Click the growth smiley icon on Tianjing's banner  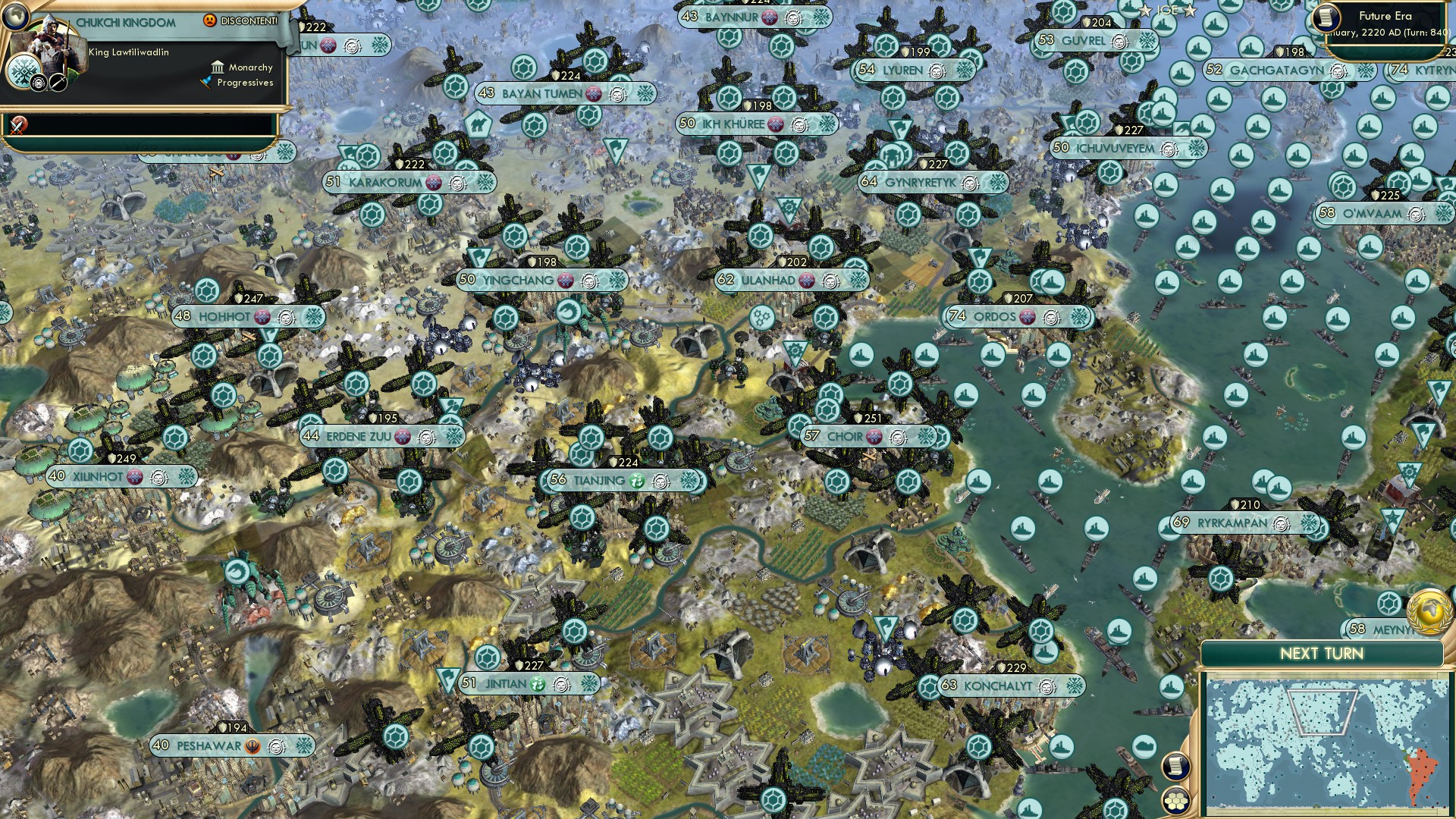click(637, 481)
